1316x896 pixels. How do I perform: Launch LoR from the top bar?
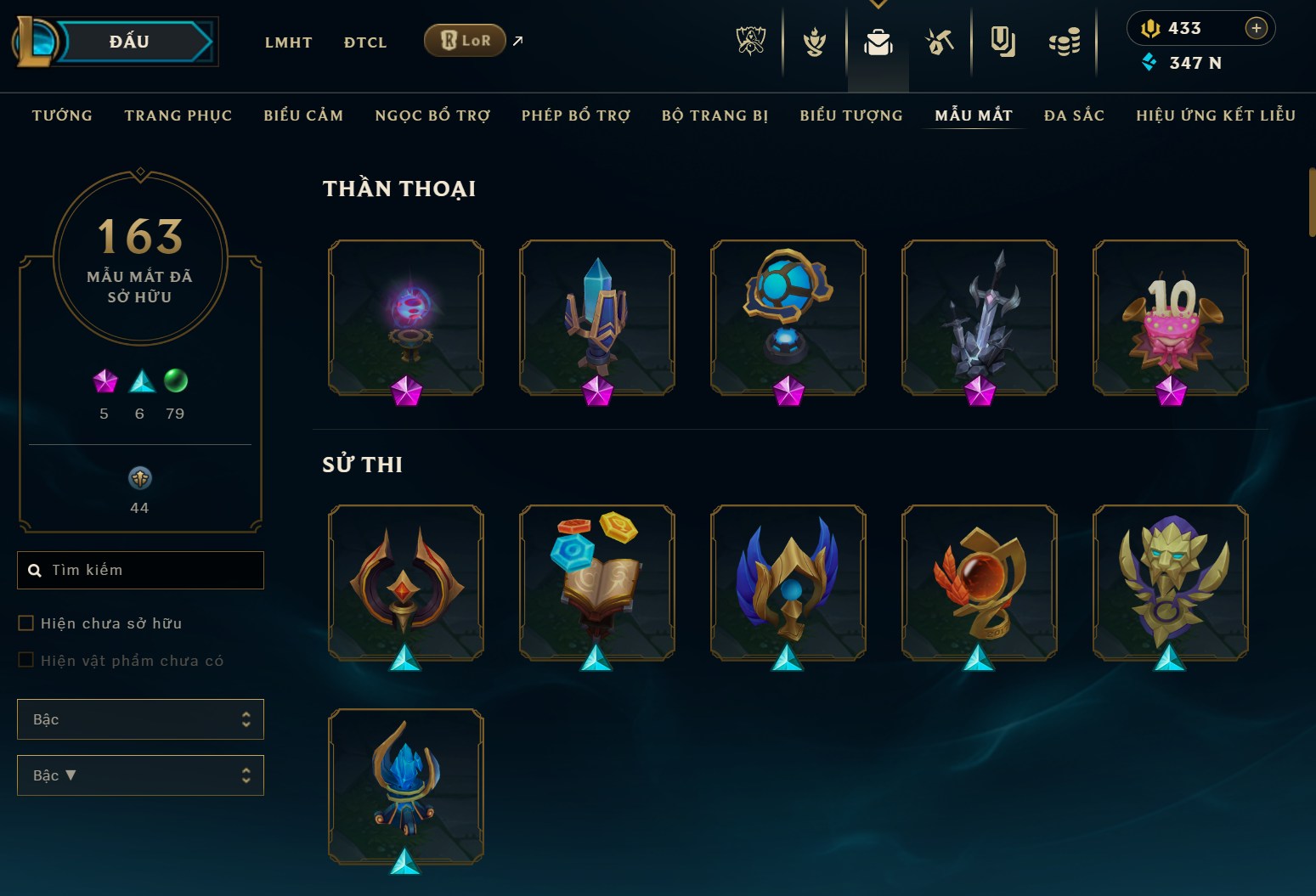pos(466,41)
